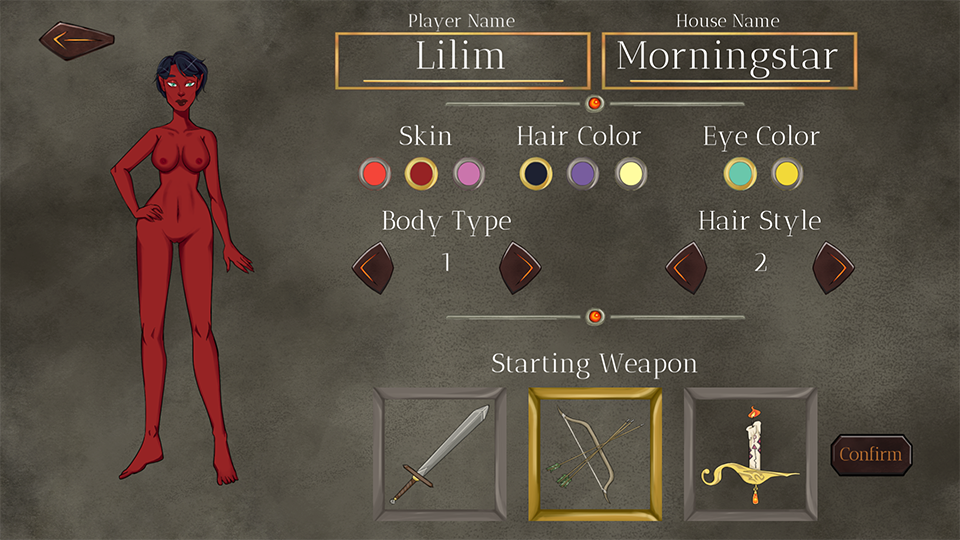Click the Player Name field showing Lilim

(462, 60)
